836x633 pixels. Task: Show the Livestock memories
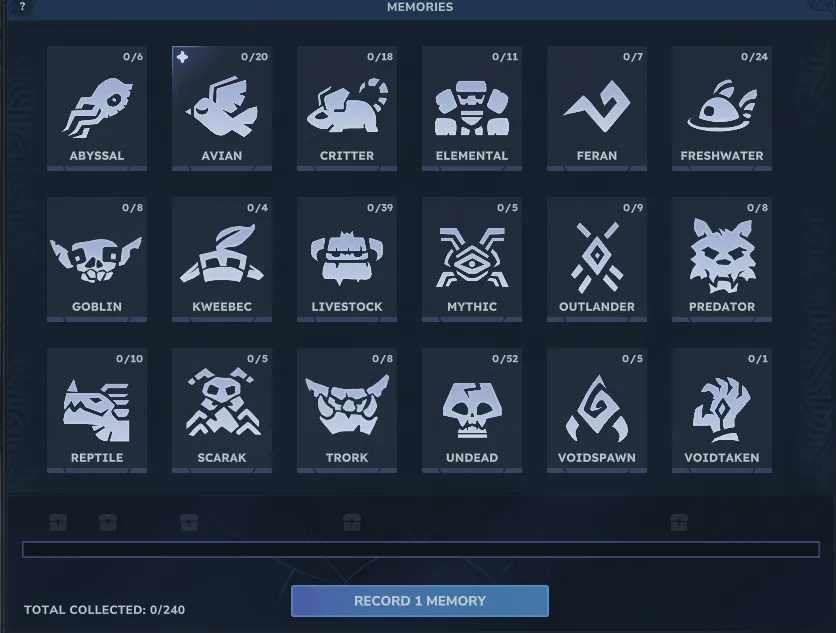click(x=347, y=259)
